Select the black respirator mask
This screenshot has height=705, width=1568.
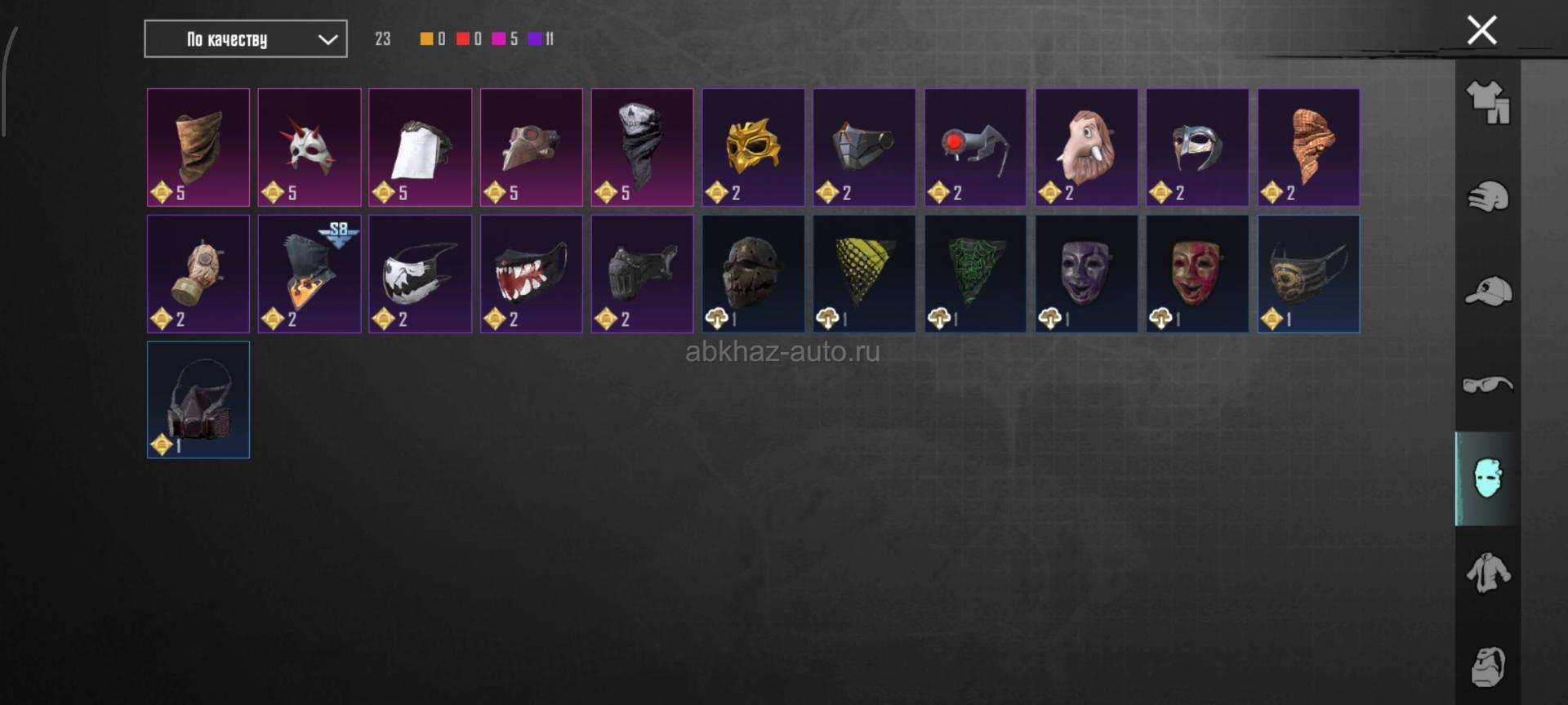tap(198, 399)
